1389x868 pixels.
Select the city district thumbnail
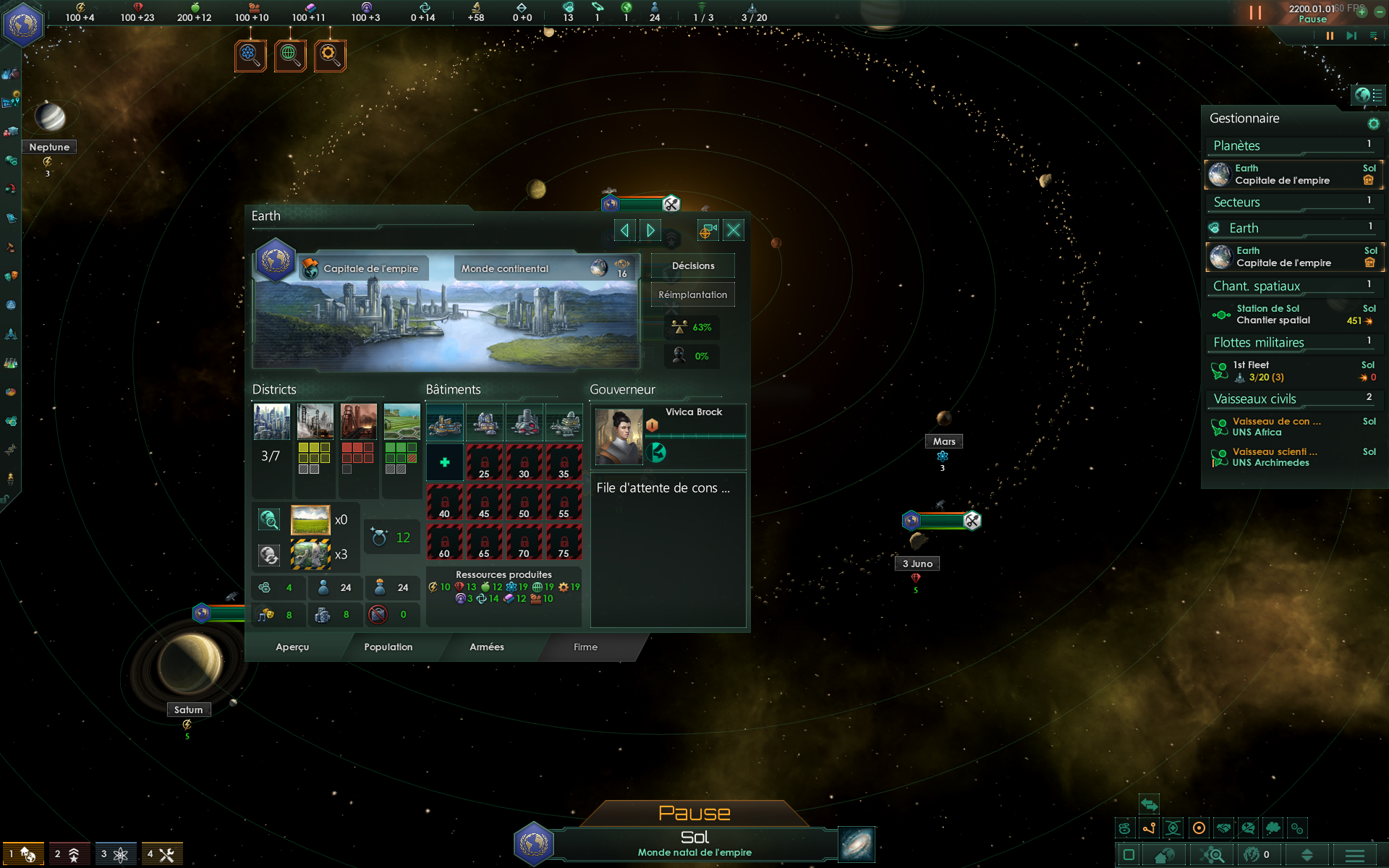click(272, 422)
